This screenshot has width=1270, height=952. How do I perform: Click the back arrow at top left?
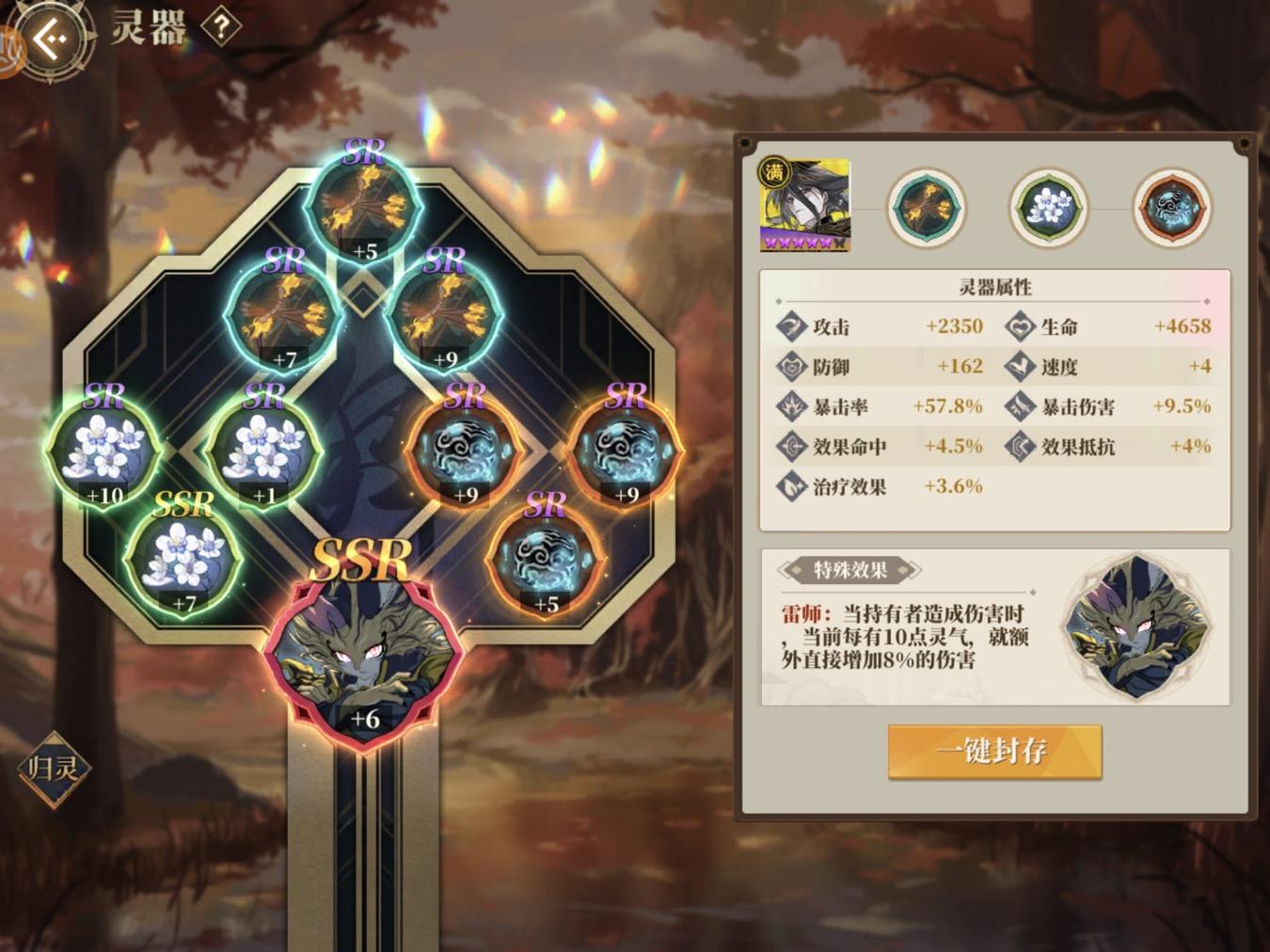pyautogui.click(x=54, y=38)
